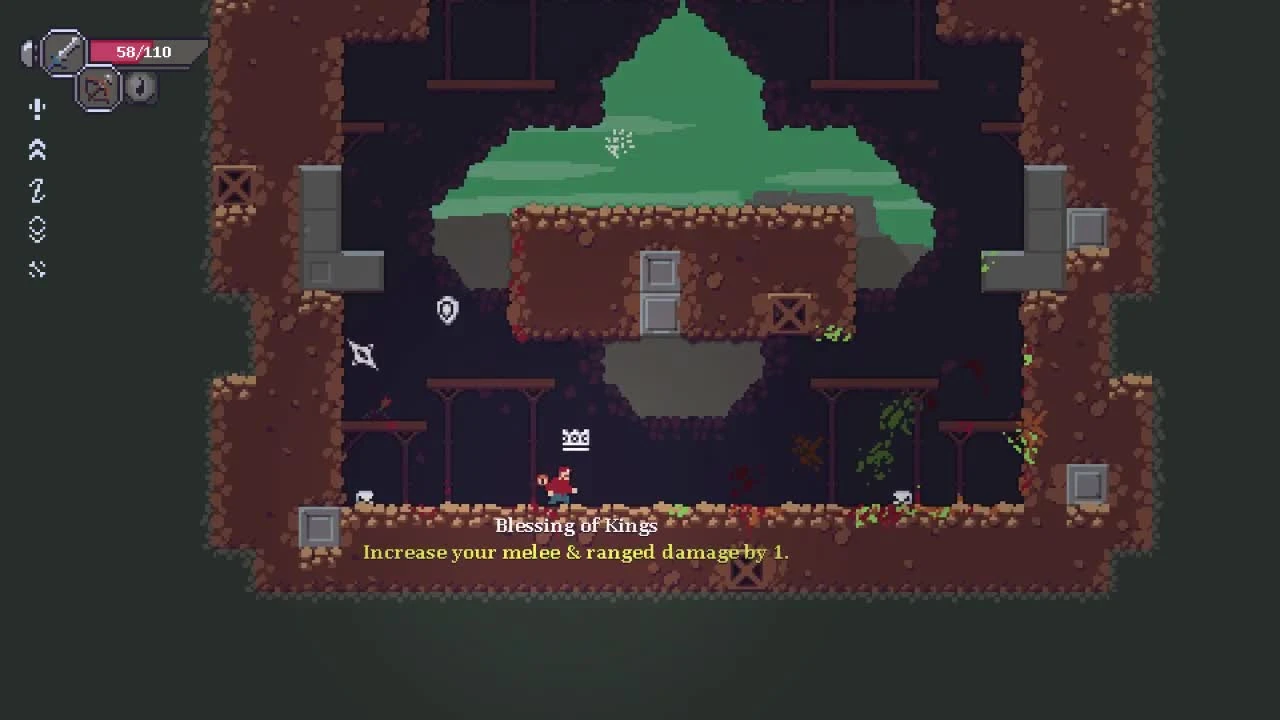Click the 58/110 health bar
Screen dimensions: 1280x720
[x=145, y=51]
